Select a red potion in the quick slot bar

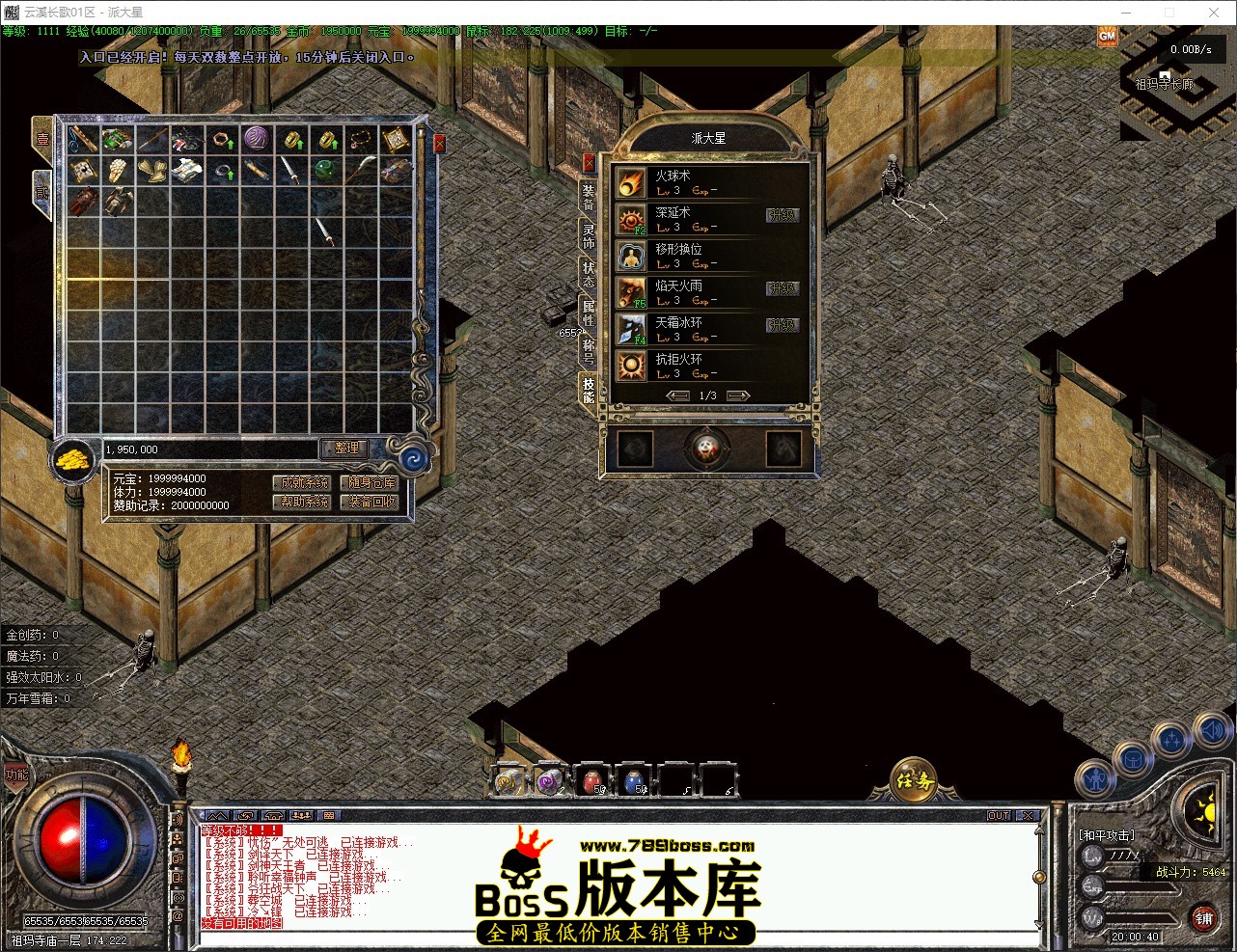tap(591, 782)
